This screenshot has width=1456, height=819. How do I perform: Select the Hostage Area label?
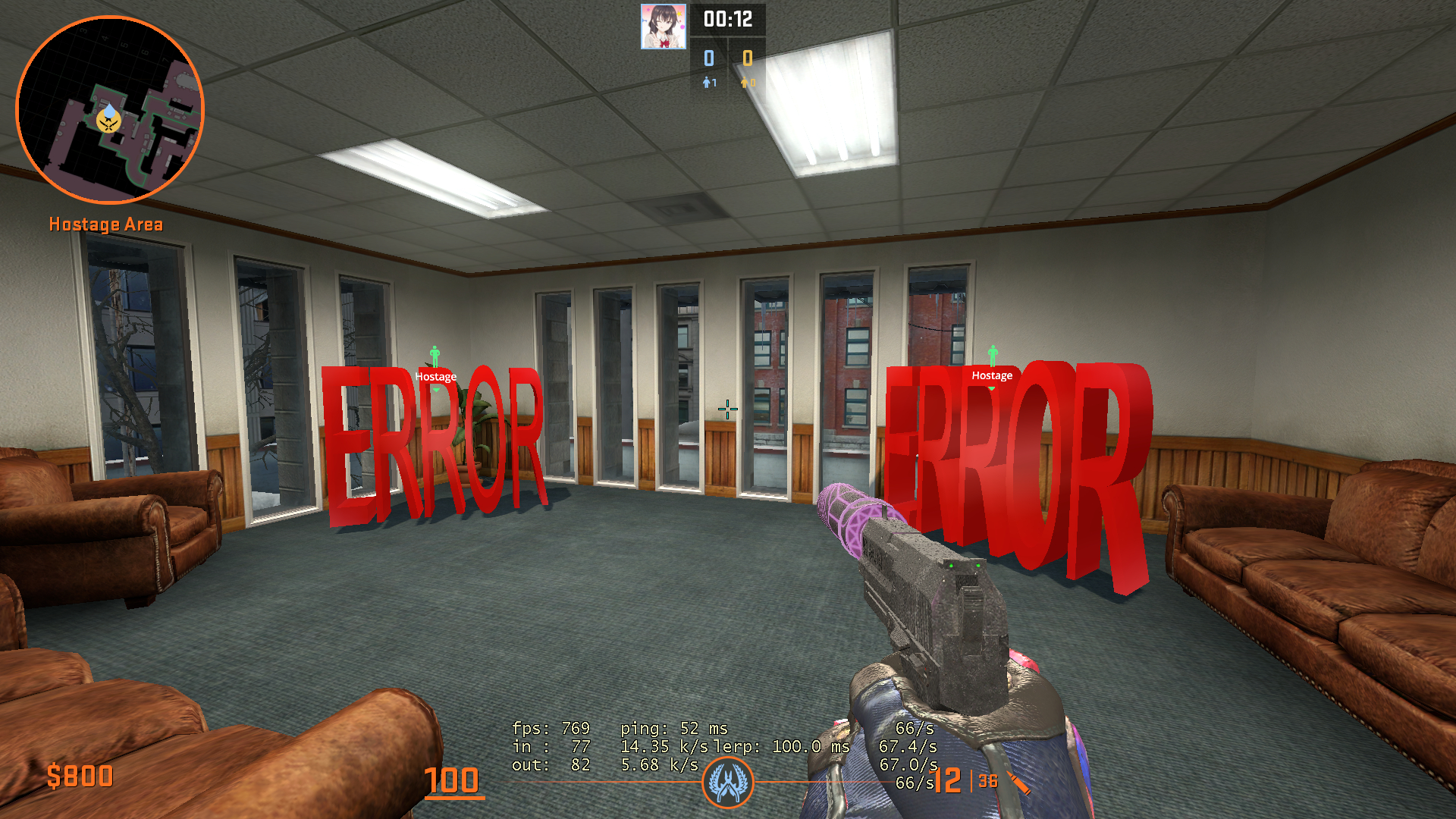(106, 224)
